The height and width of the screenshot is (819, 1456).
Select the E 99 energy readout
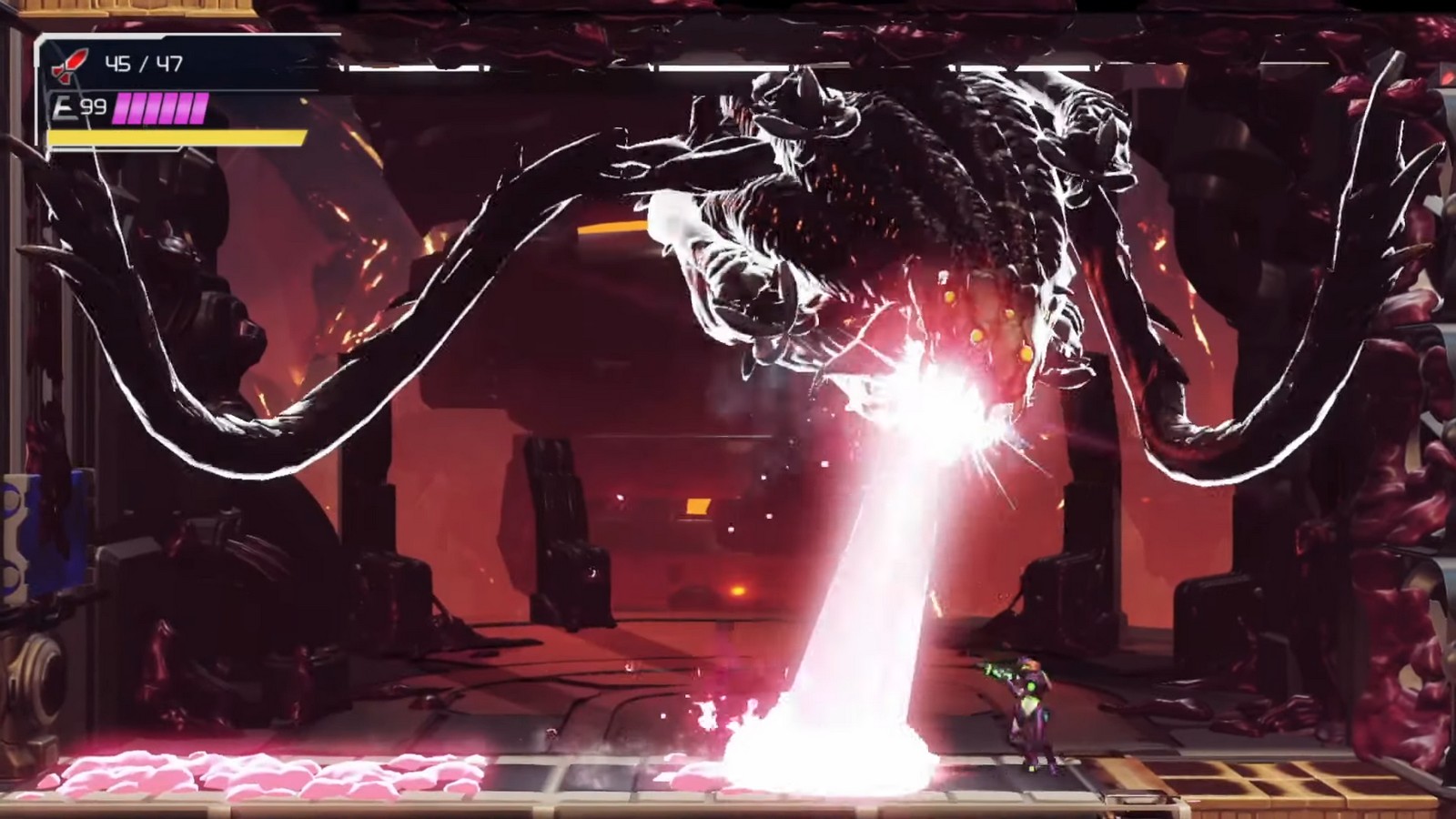pyautogui.click(x=80, y=106)
